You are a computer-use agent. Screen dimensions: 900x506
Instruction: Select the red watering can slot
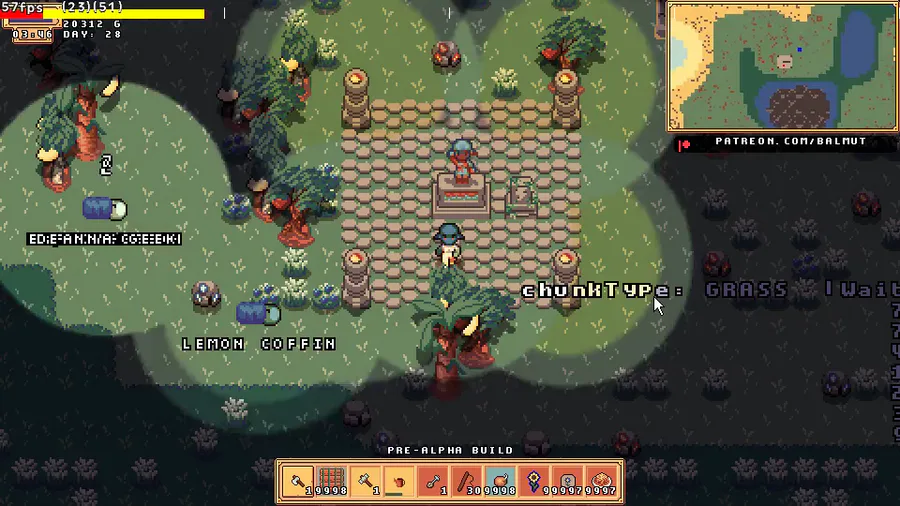(x=399, y=481)
